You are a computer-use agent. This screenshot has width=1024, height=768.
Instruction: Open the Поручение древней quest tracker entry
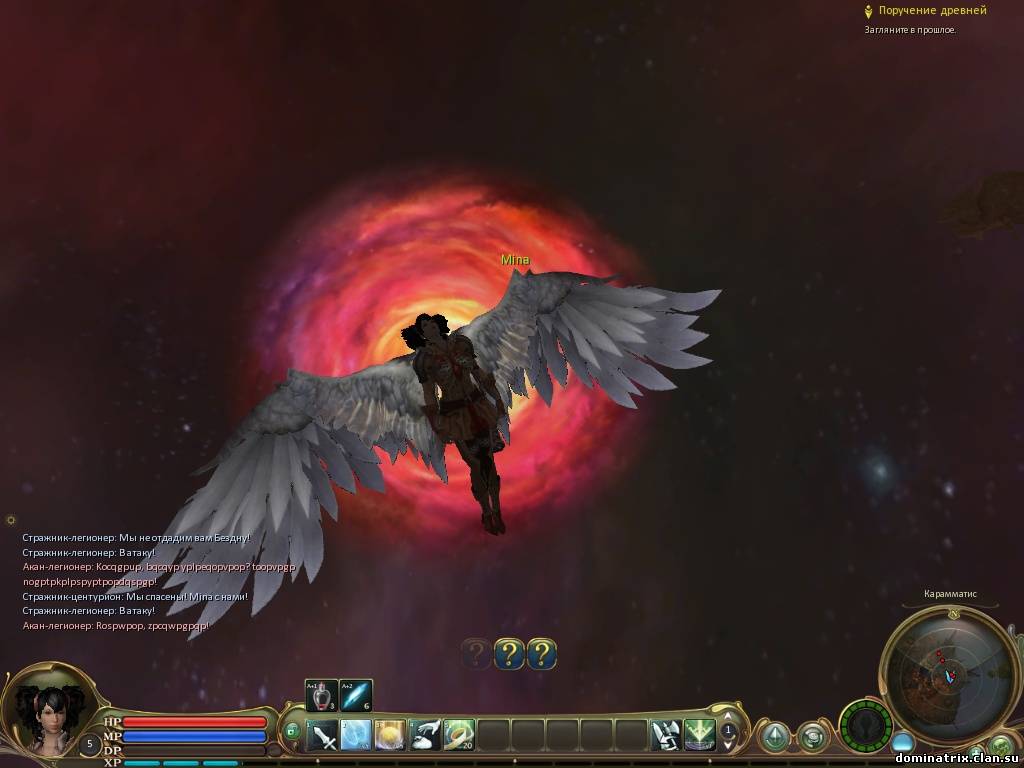[932, 11]
